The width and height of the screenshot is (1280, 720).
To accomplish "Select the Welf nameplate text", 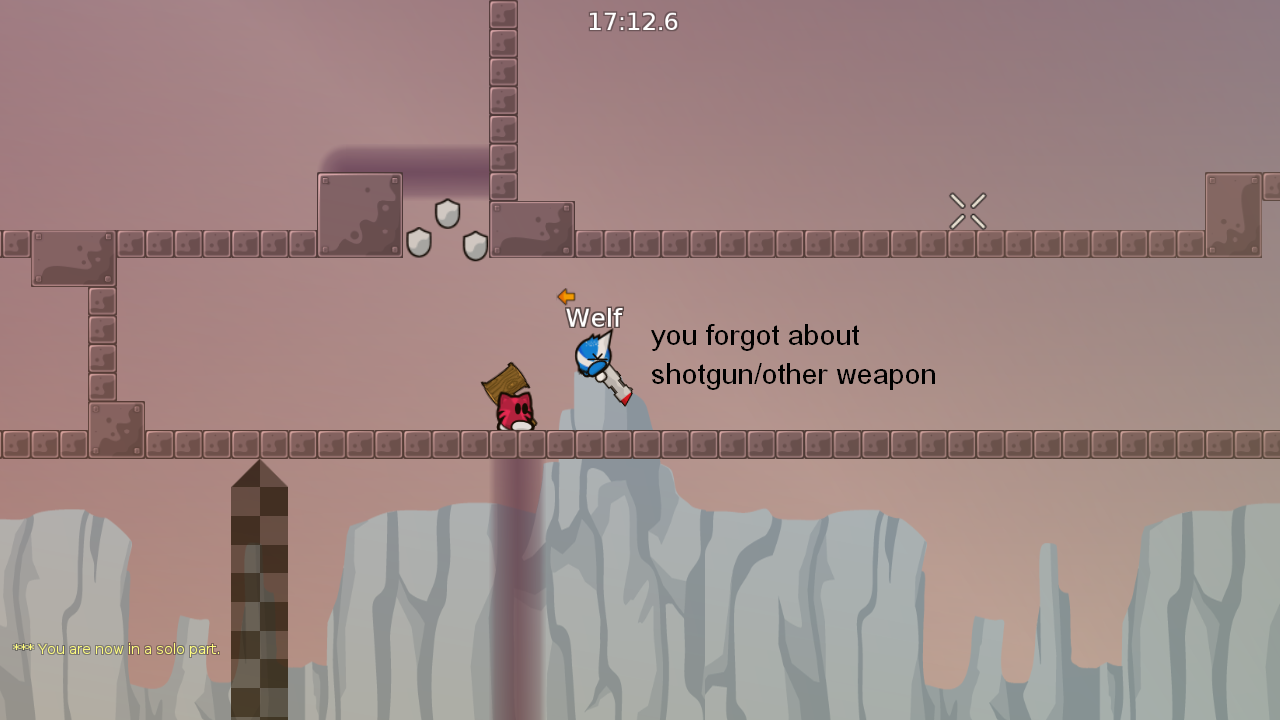I will pyautogui.click(x=594, y=318).
